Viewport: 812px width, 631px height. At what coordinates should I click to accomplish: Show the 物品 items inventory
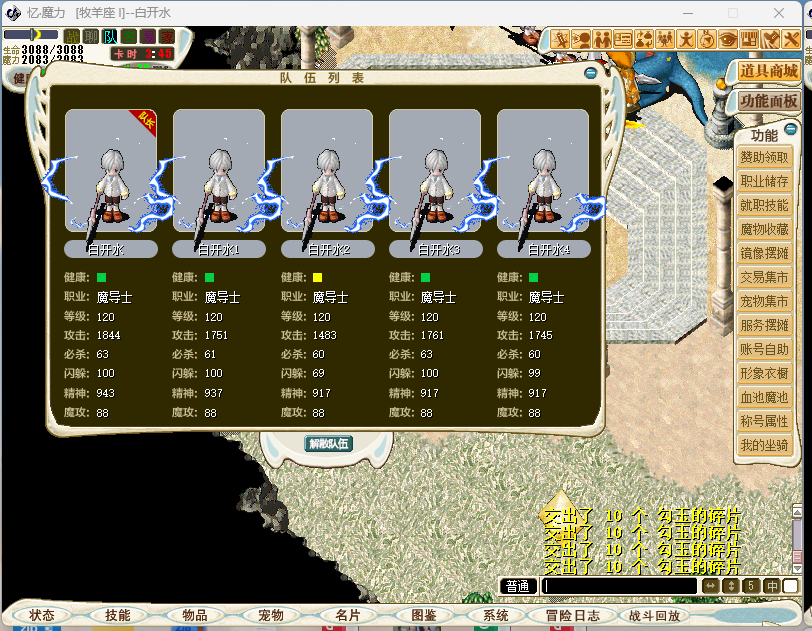(195, 615)
